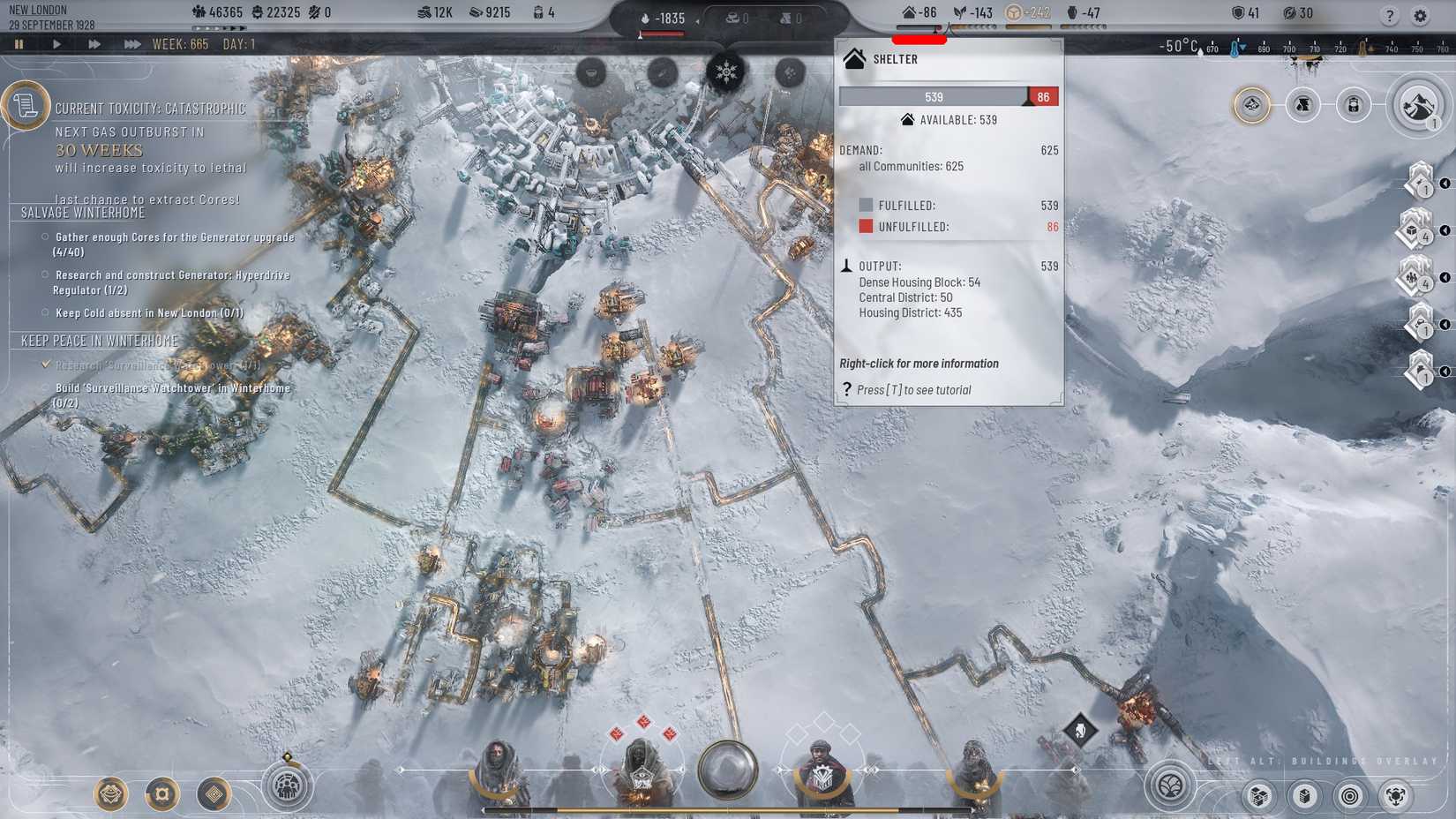
Task: Click the food supply icon showing 9215
Action: coord(474,12)
